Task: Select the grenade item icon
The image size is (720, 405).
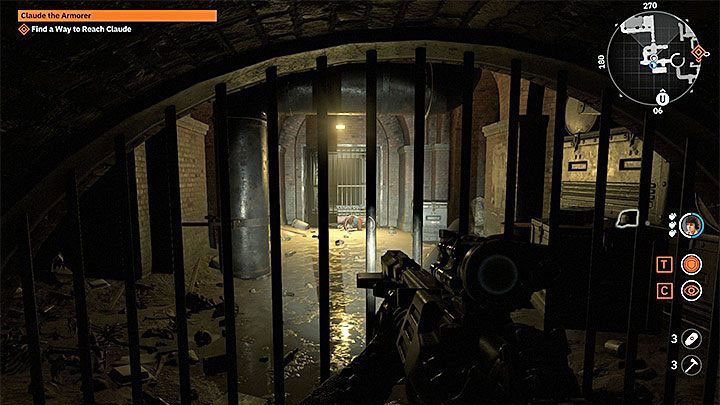Action: click(690, 340)
